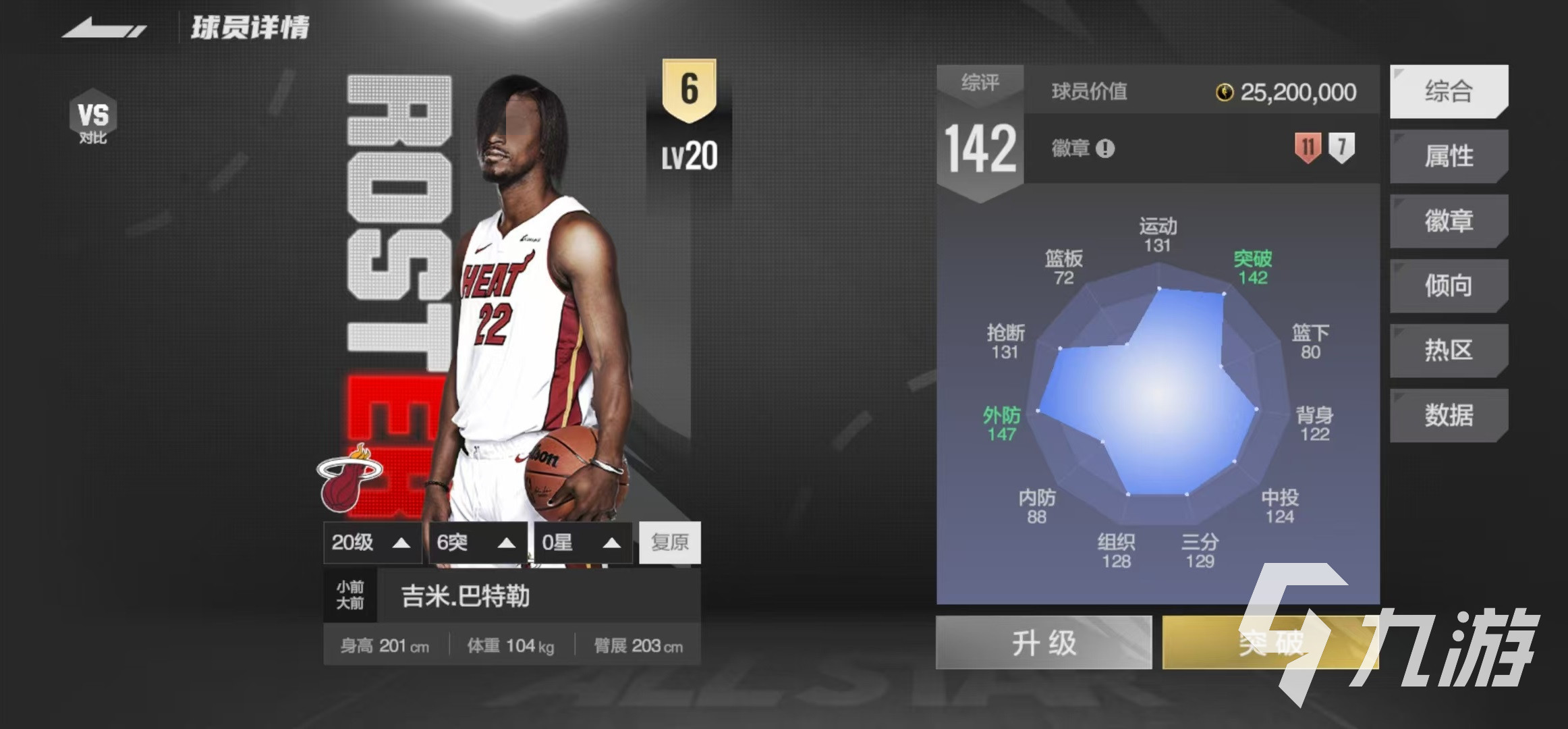Expand the 6突 breakthrough selector
The height and width of the screenshot is (729, 1568).
coord(477,543)
